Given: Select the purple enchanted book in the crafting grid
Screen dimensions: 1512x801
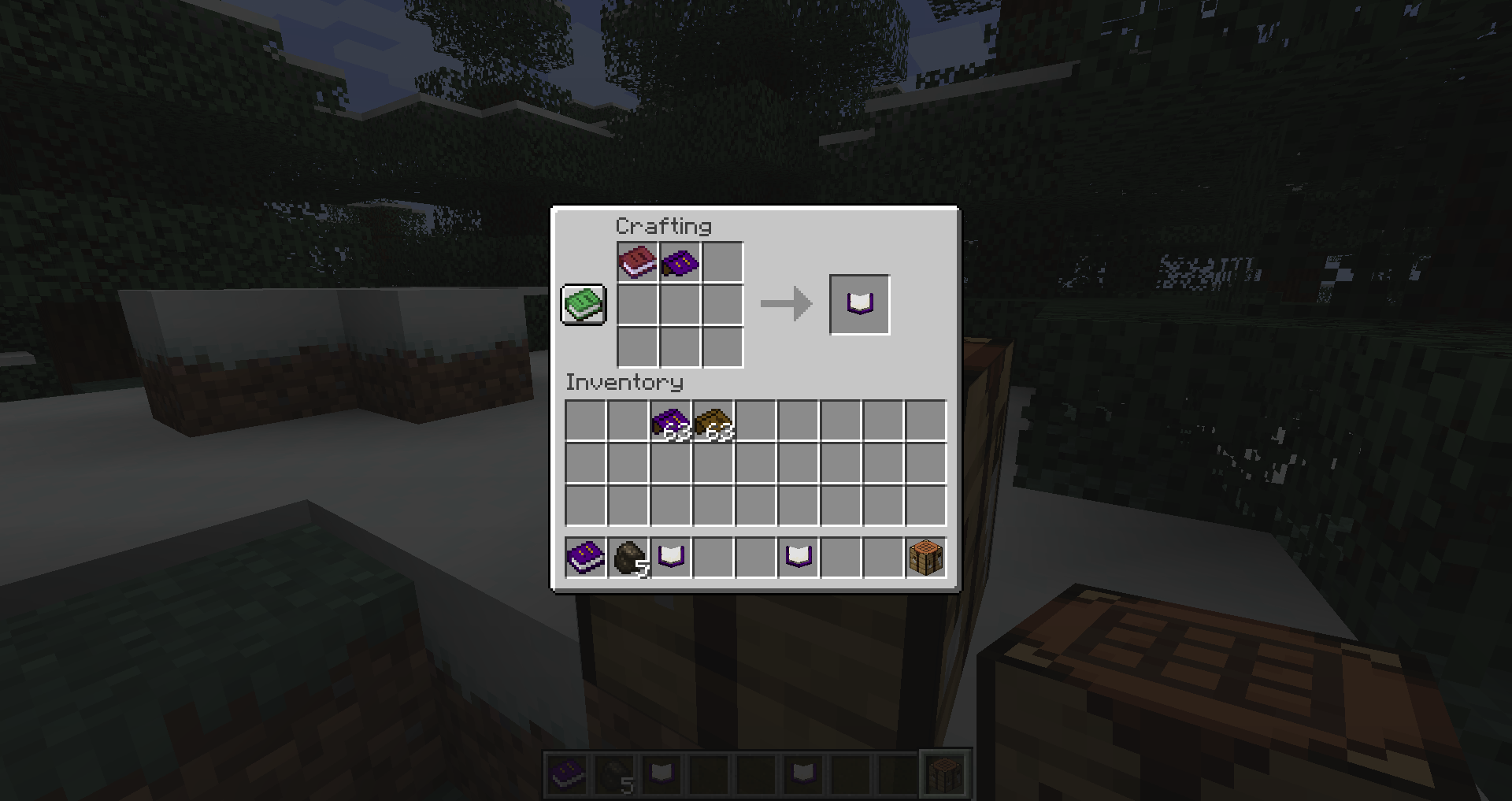Looking at the screenshot, I should (680, 261).
